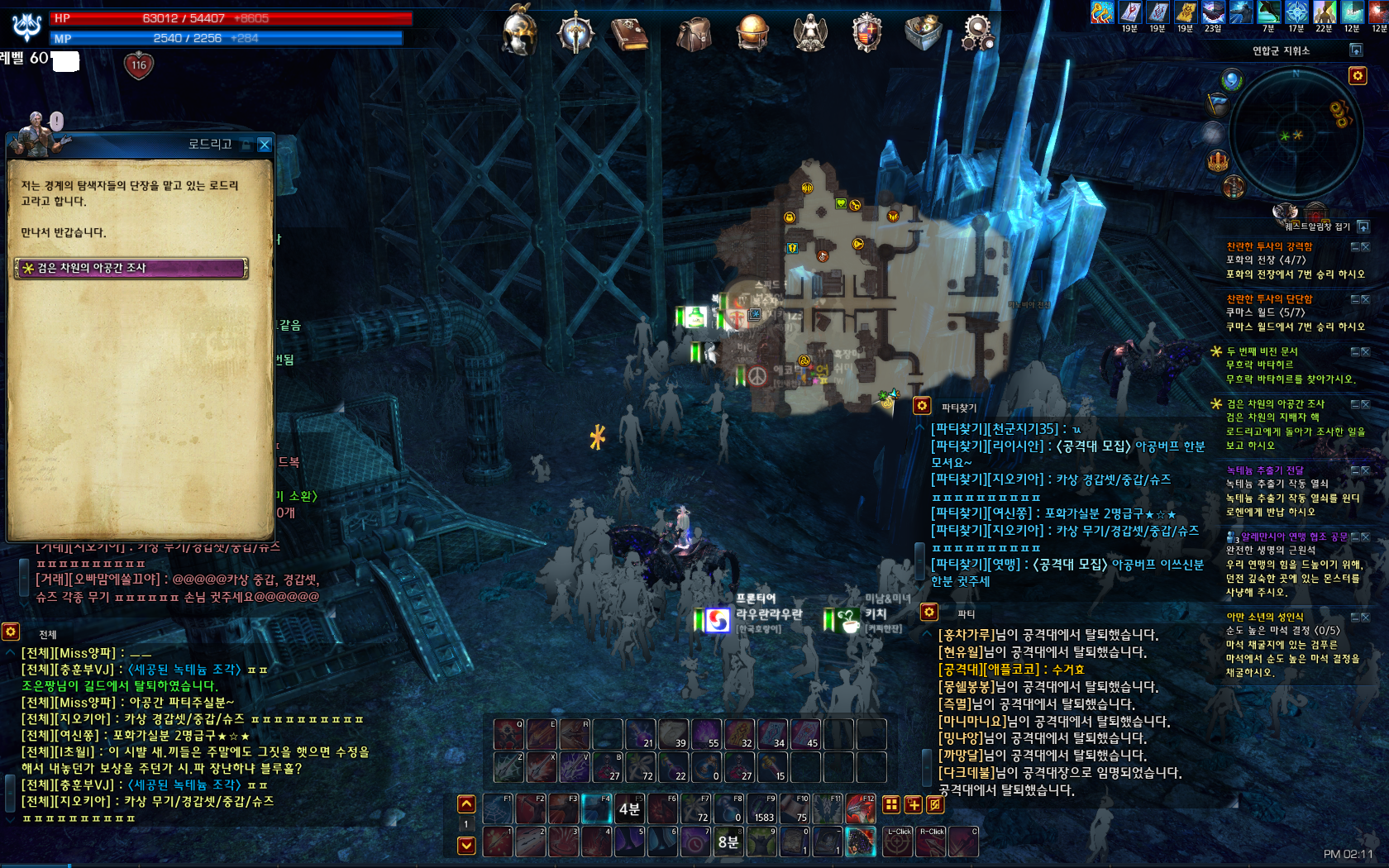The width and height of the screenshot is (1389, 868).
Task: Open settings gear beside the 파티 chat tab
Action: [929, 612]
